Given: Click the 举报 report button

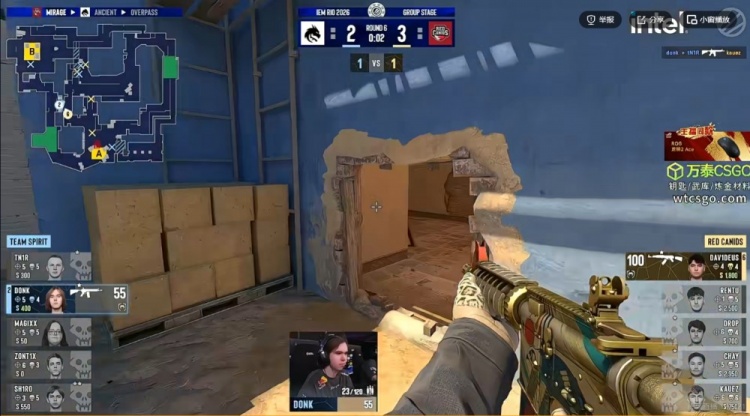Looking at the screenshot, I should [x=601, y=19].
